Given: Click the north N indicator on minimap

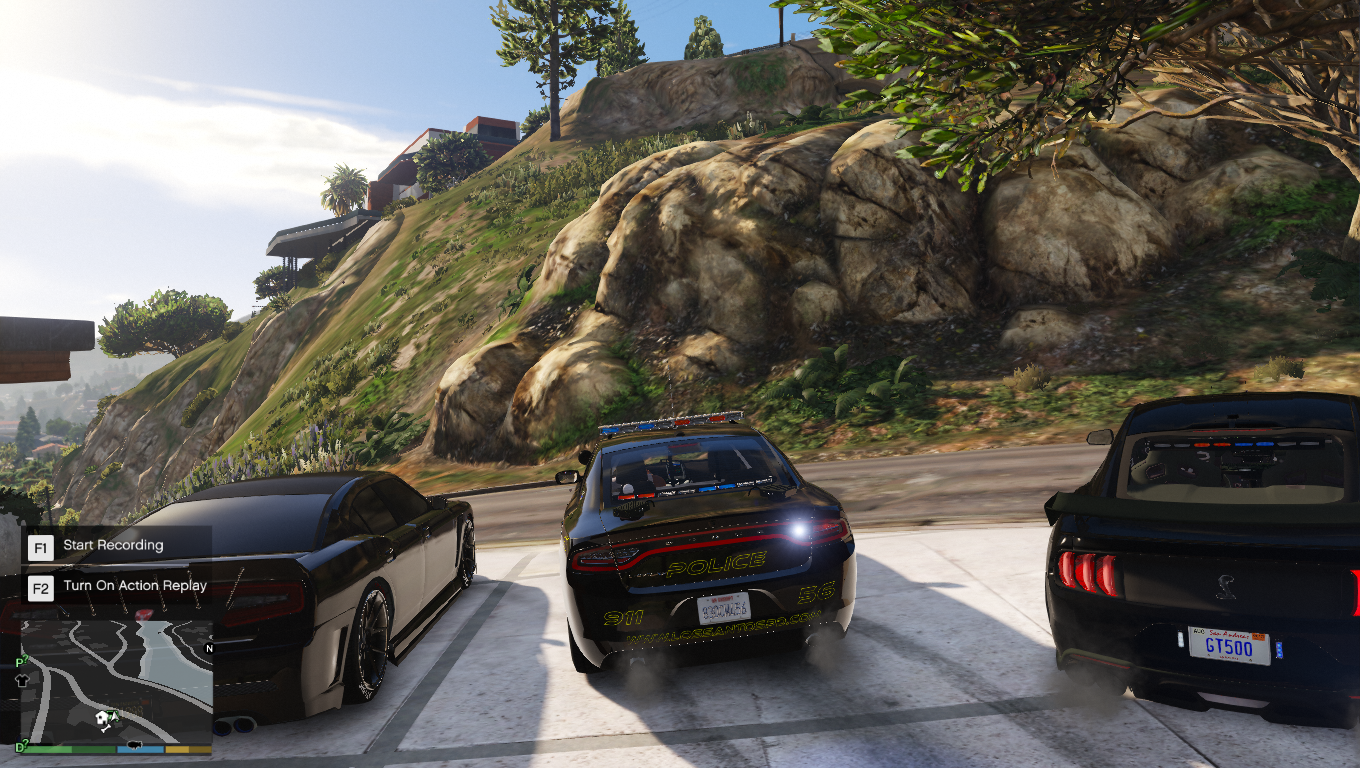Looking at the screenshot, I should point(208,649).
